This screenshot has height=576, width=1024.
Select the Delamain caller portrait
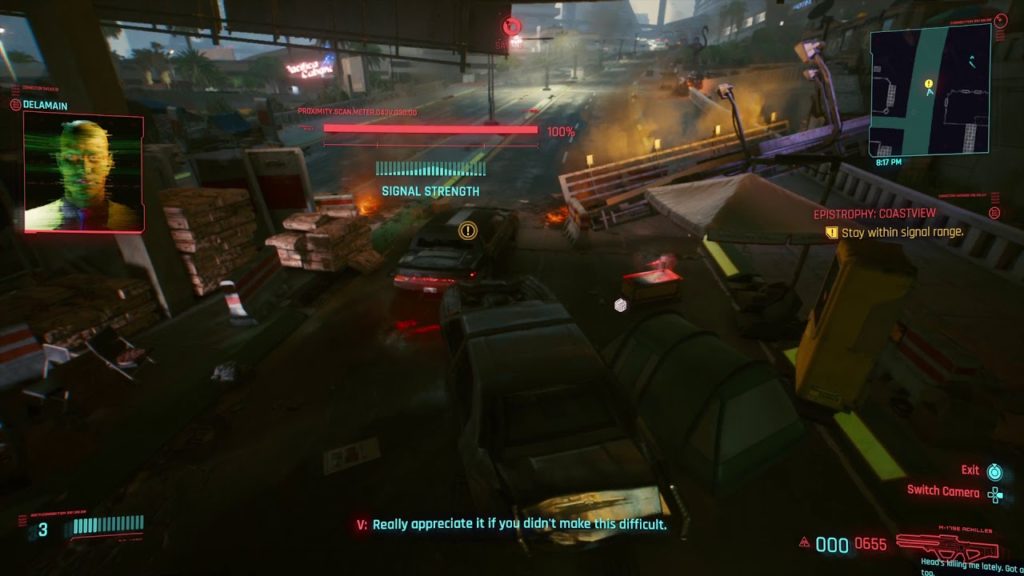(x=84, y=172)
